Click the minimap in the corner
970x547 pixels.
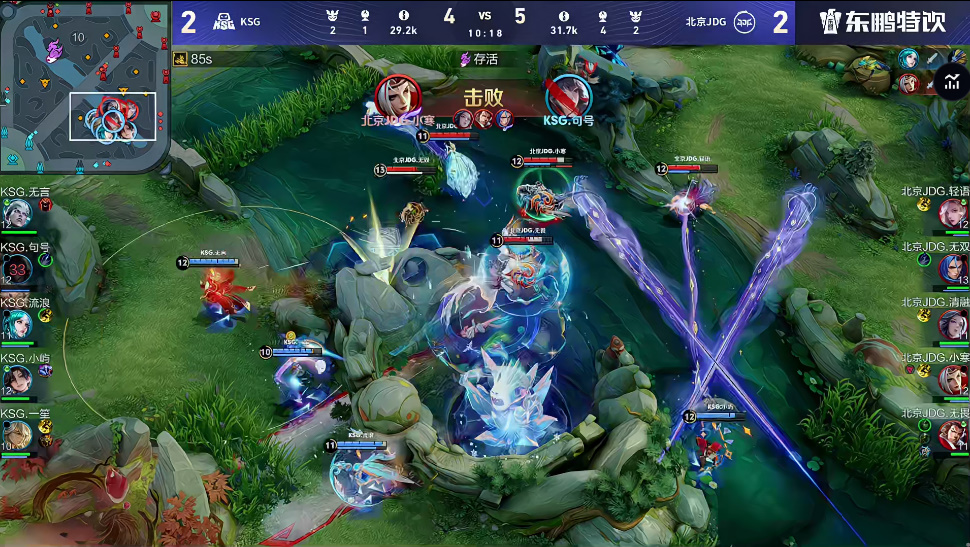tap(84, 87)
